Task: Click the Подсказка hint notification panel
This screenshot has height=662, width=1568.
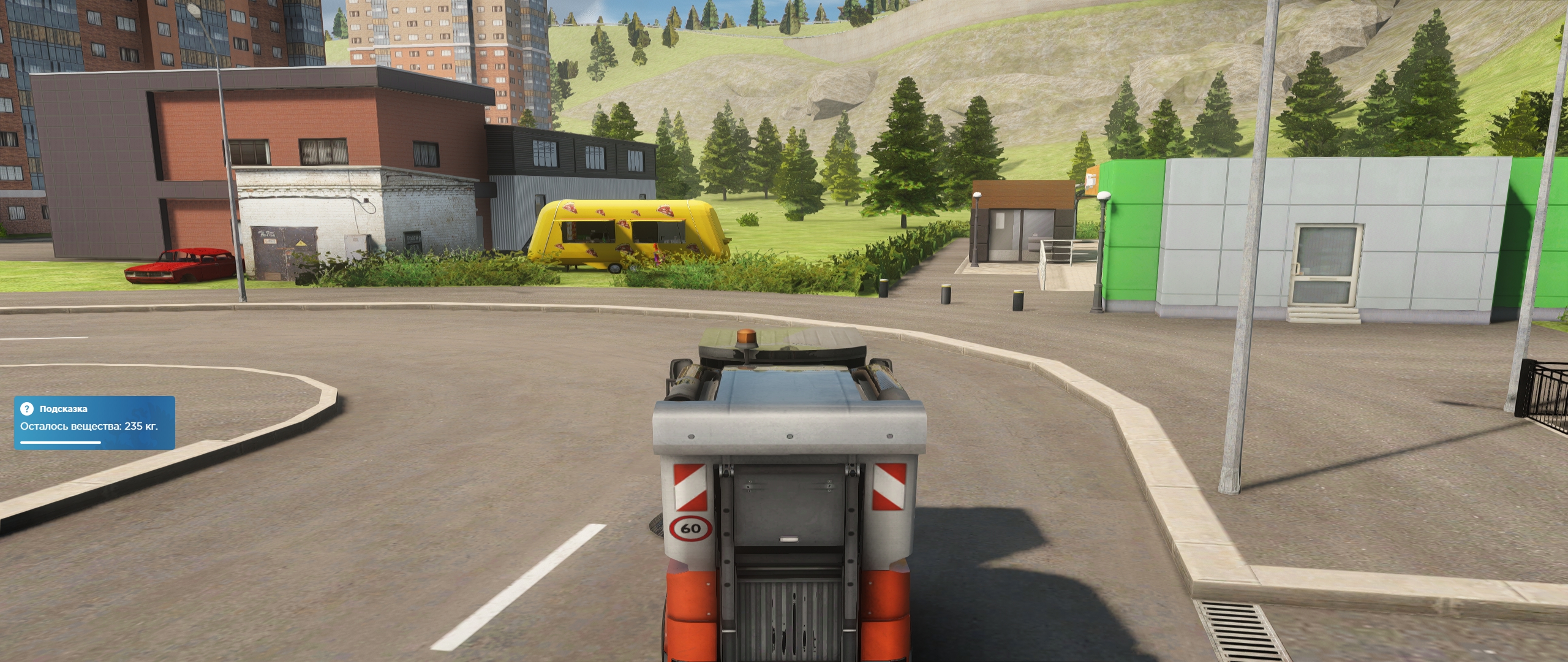Action: click(x=94, y=423)
